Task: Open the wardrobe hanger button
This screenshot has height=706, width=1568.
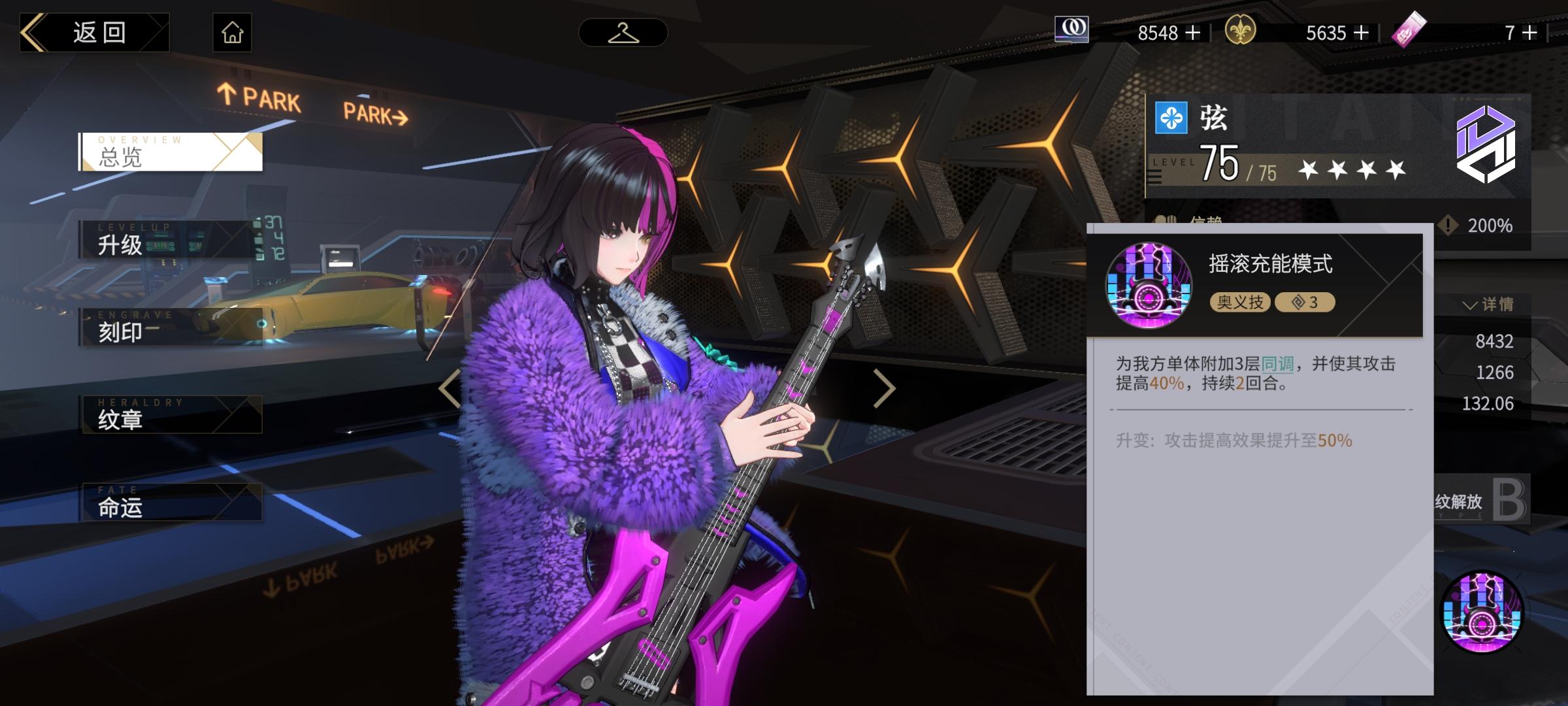Action: pyautogui.click(x=623, y=33)
